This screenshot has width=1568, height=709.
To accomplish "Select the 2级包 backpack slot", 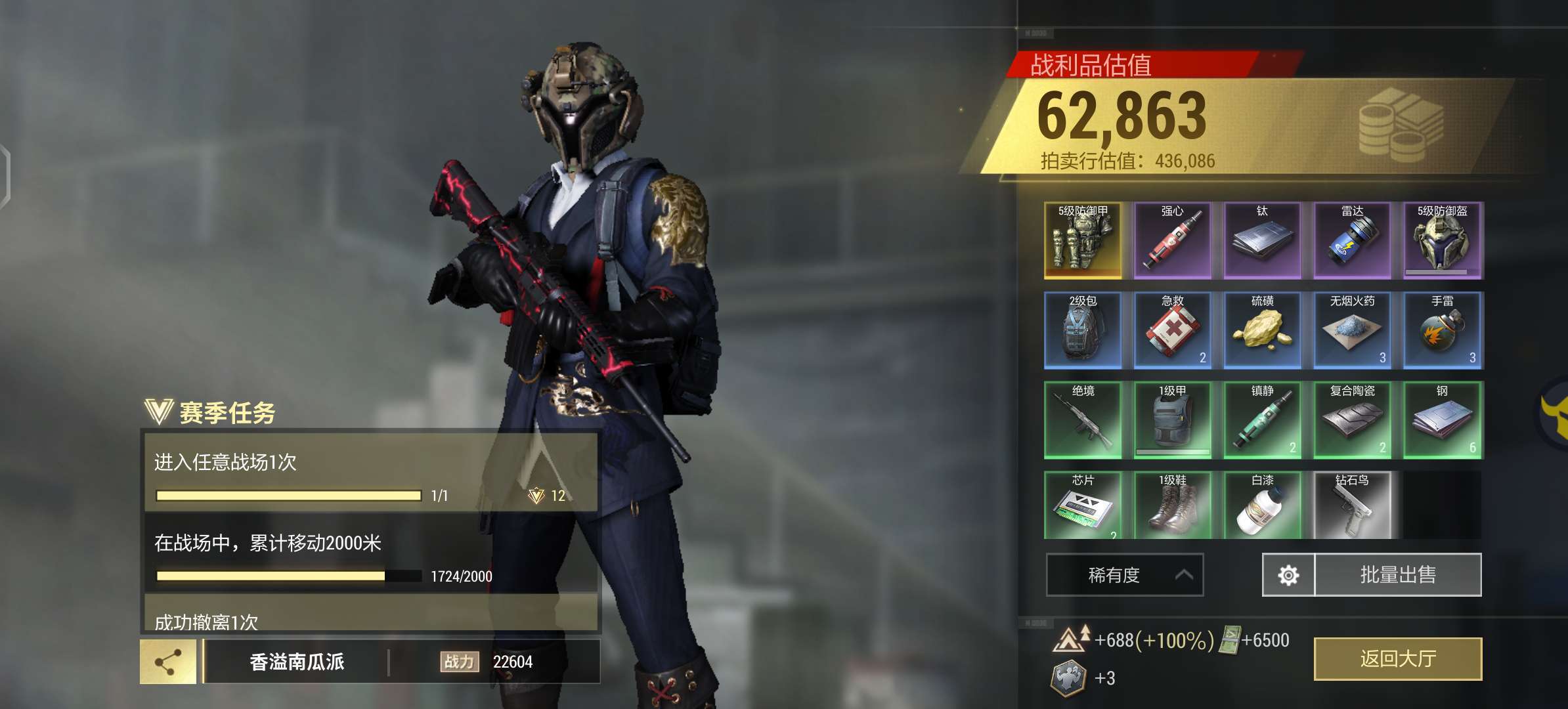I will 1083,330.
